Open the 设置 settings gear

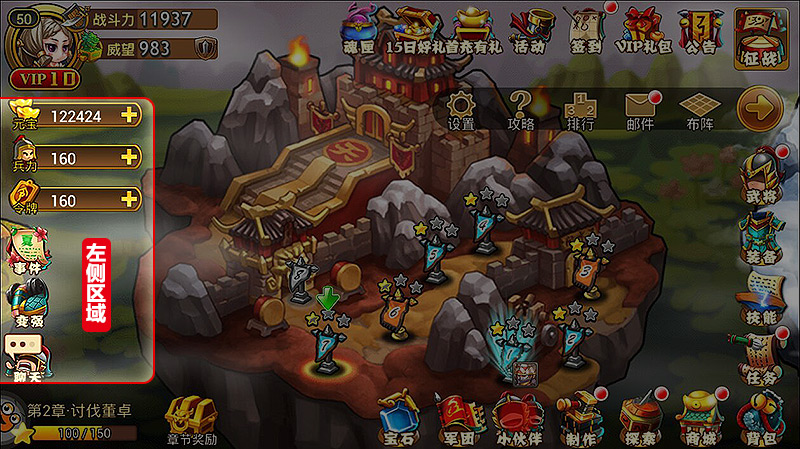click(461, 106)
